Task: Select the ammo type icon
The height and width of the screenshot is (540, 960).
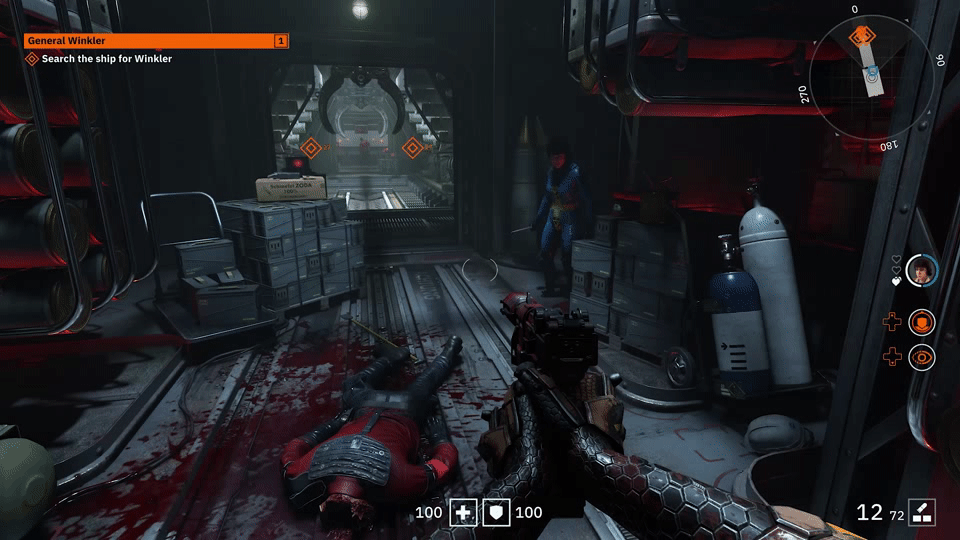Action: click(921, 512)
